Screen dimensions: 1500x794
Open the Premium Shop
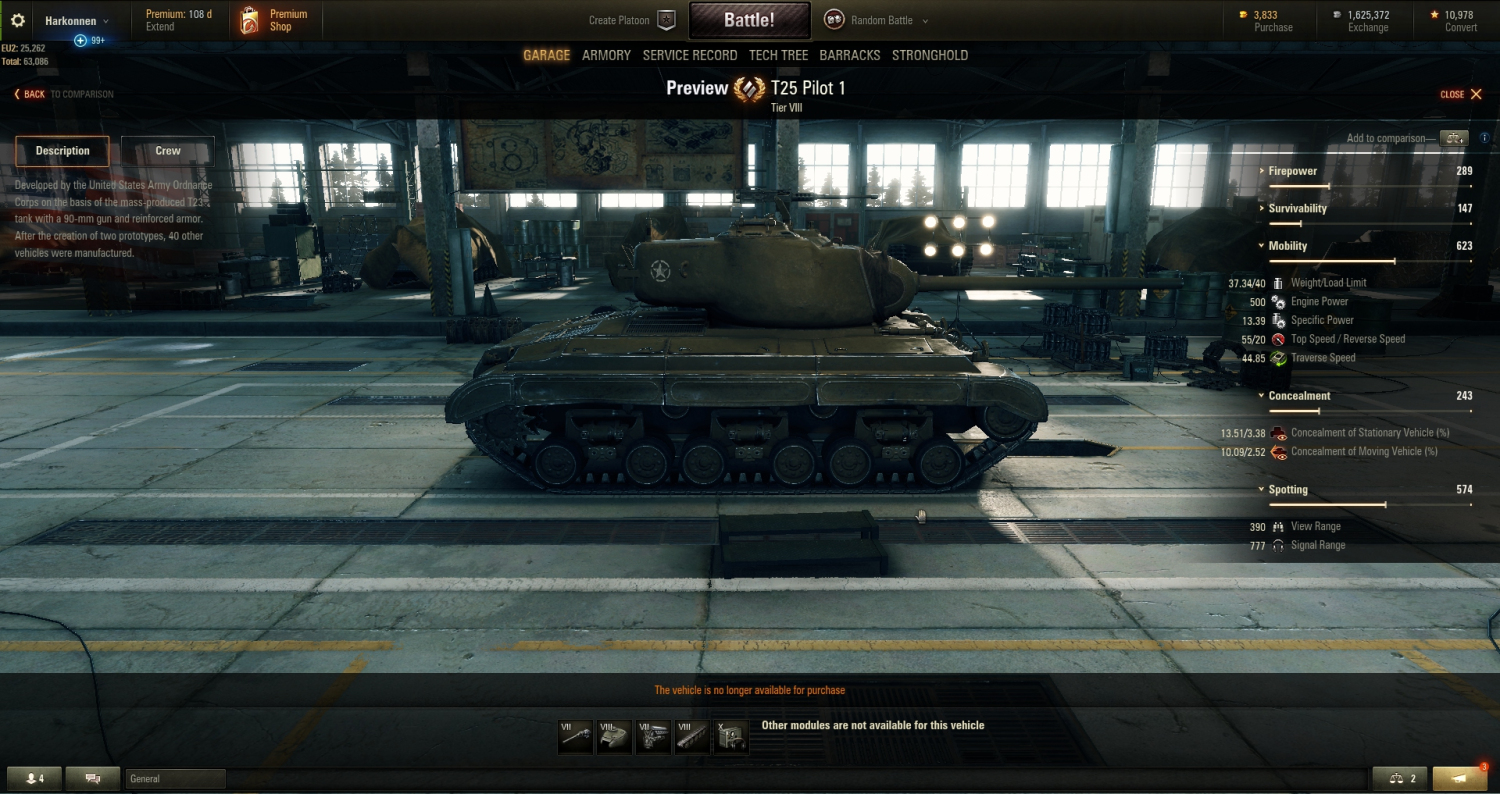274,20
